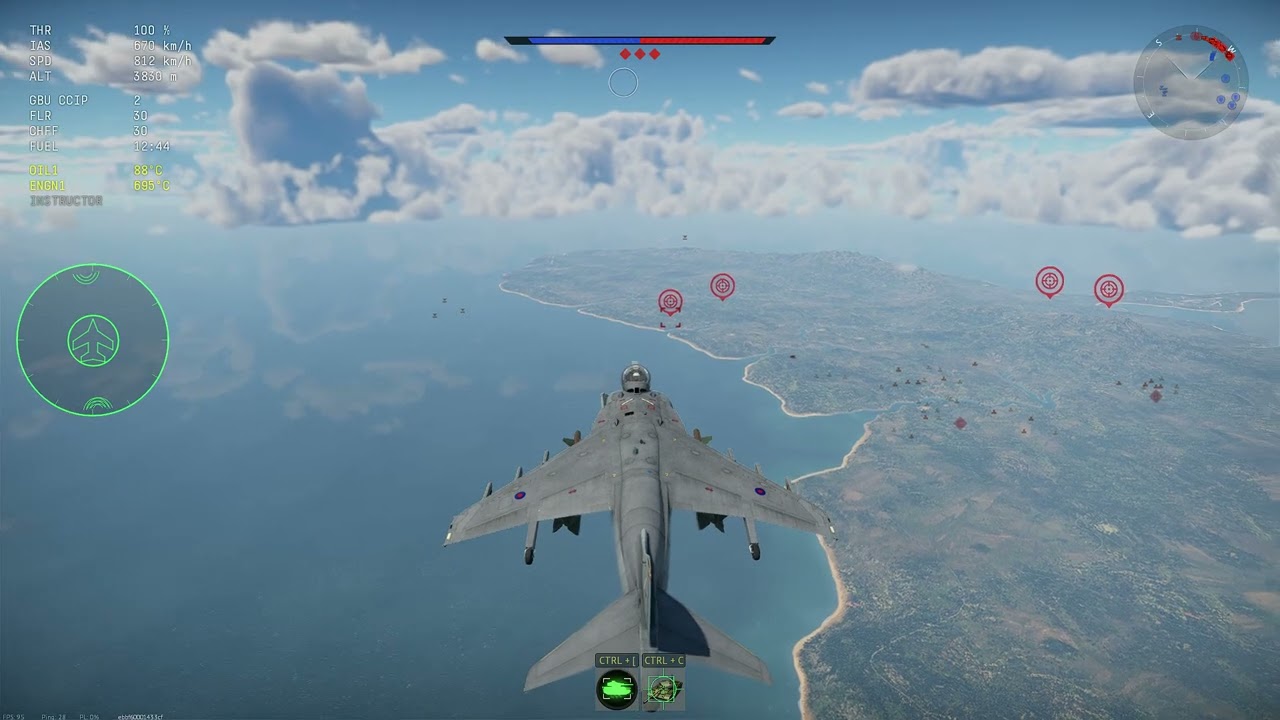Activate the green tank targeting view icon
This screenshot has width=1280, height=720.
click(617, 689)
